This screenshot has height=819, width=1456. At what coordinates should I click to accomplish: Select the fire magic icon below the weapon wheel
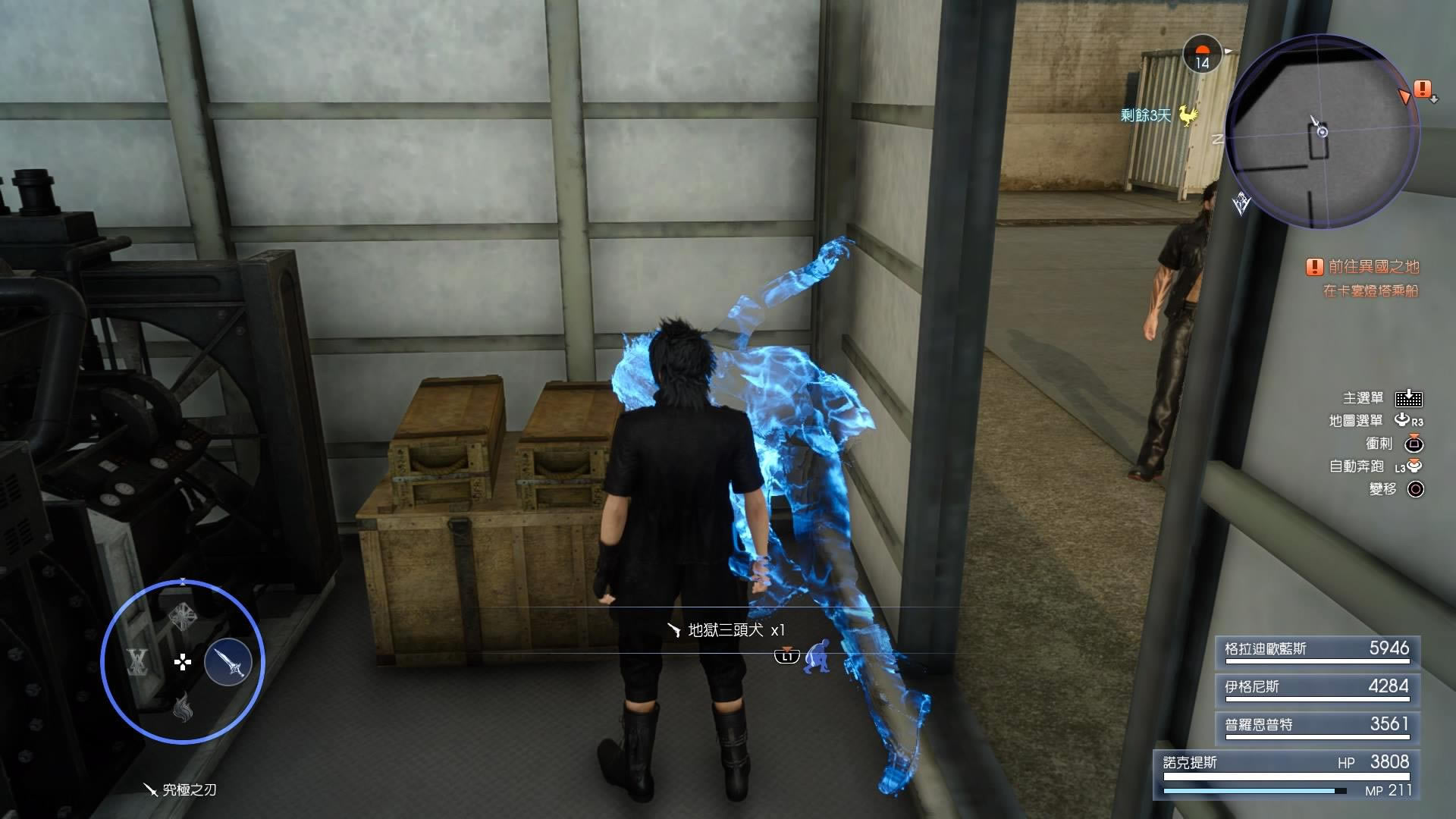(185, 708)
